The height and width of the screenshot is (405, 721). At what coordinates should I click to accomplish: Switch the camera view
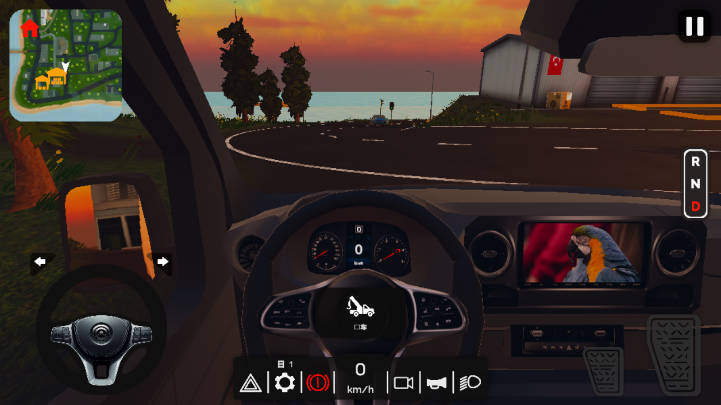(x=404, y=383)
